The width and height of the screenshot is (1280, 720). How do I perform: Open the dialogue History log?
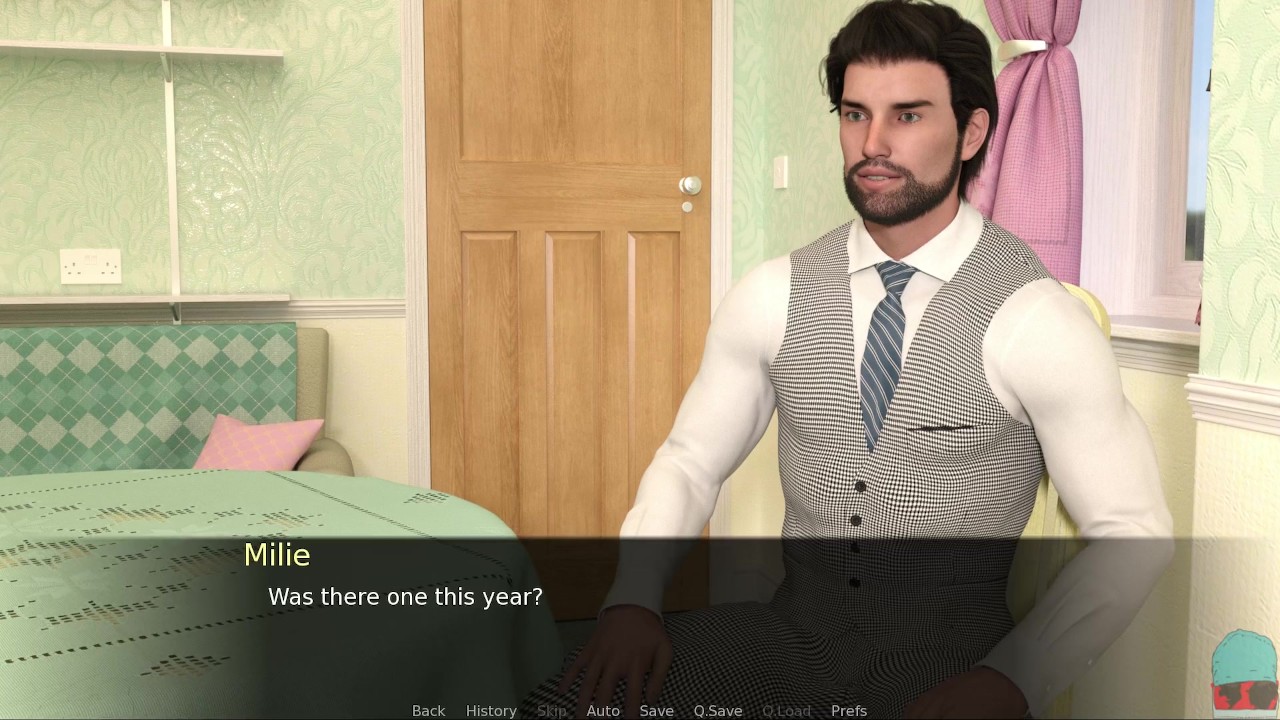[491, 710]
